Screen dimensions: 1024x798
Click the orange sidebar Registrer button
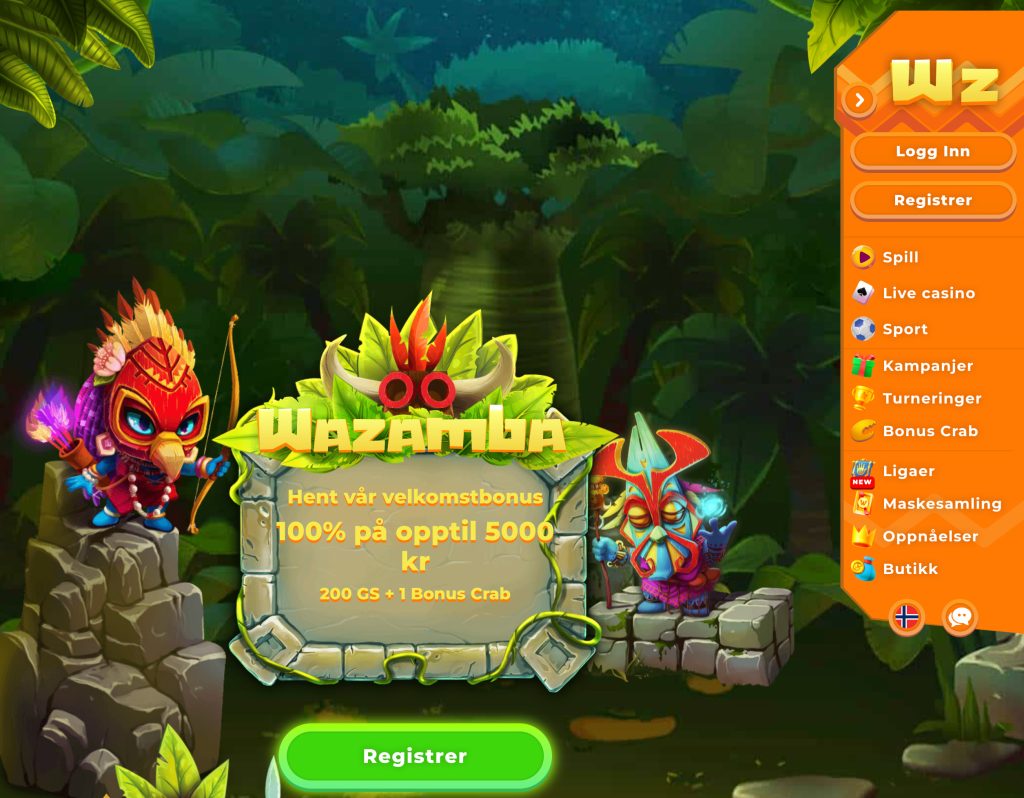tap(932, 200)
